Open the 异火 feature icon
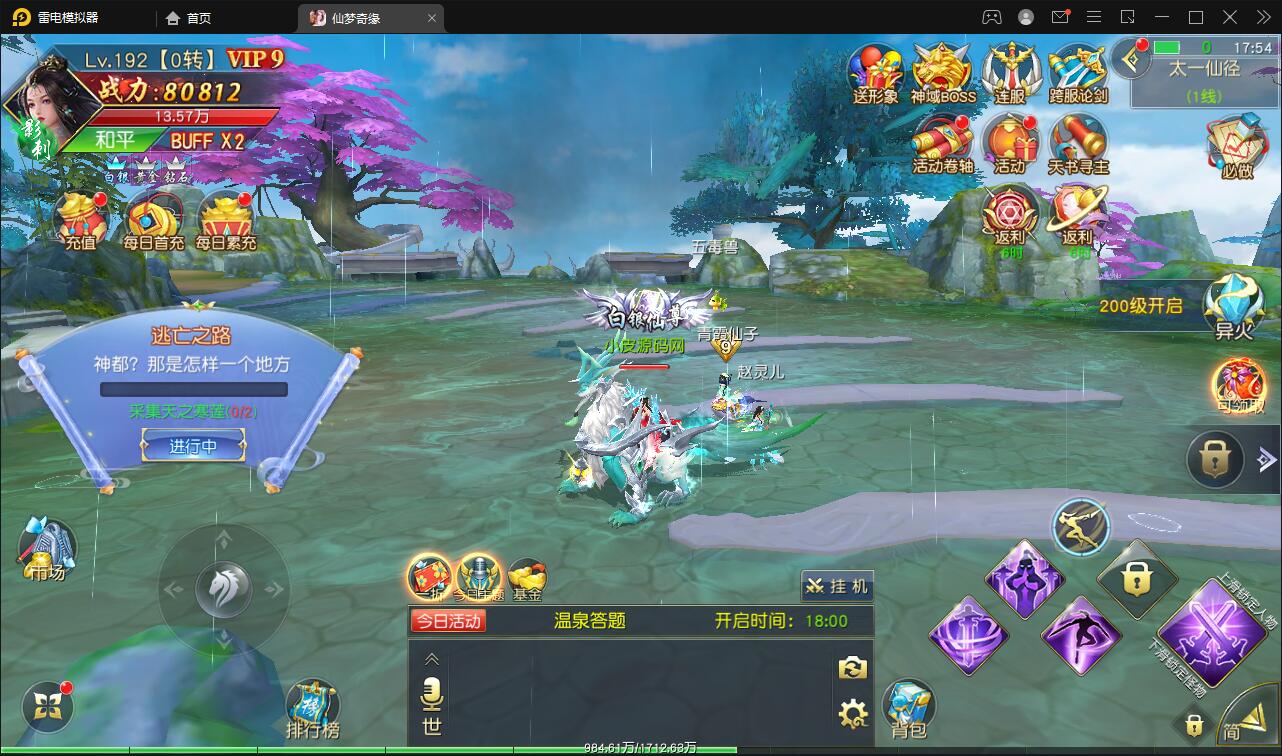The height and width of the screenshot is (756, 1282). pos(1233,306)
